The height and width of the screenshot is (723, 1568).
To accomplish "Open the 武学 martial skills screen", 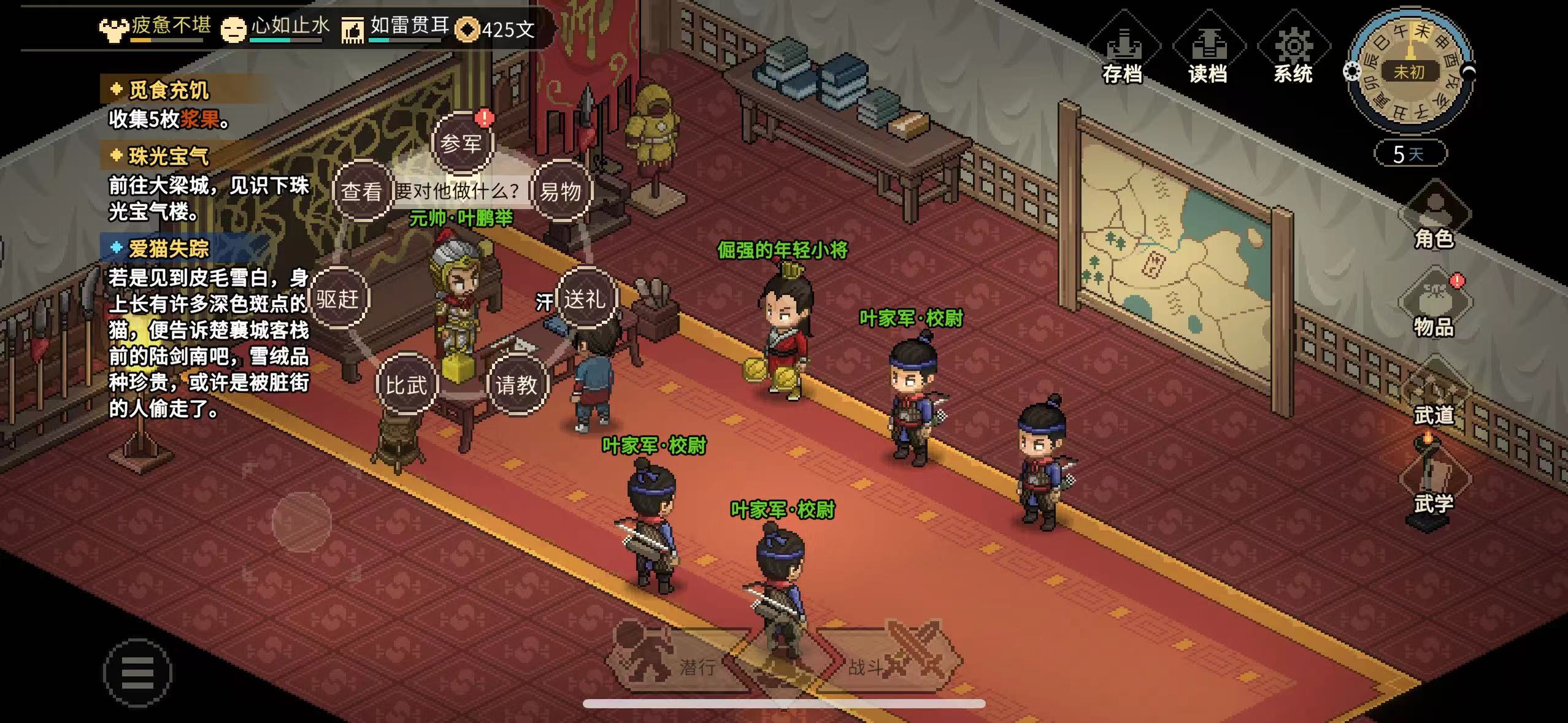I will 1434,486.
